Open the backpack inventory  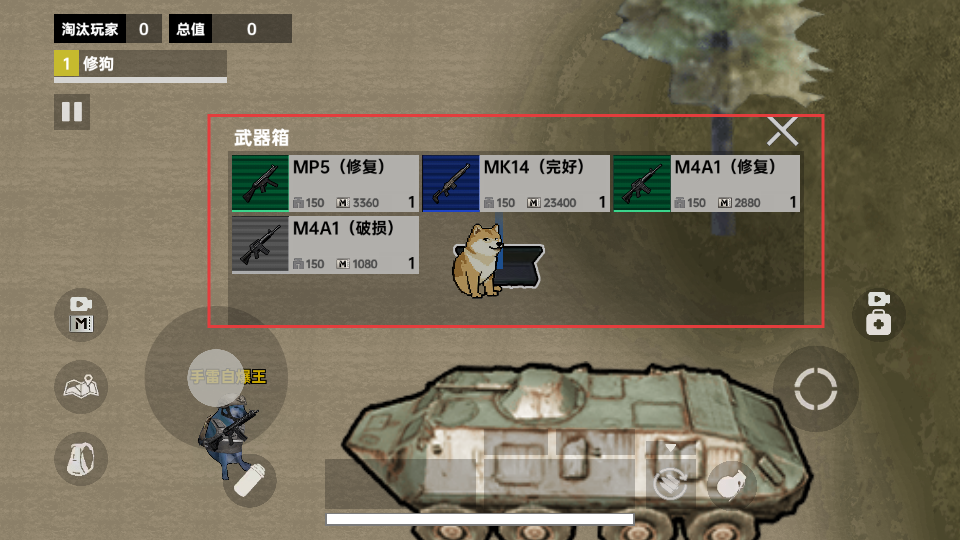point(81,459)
